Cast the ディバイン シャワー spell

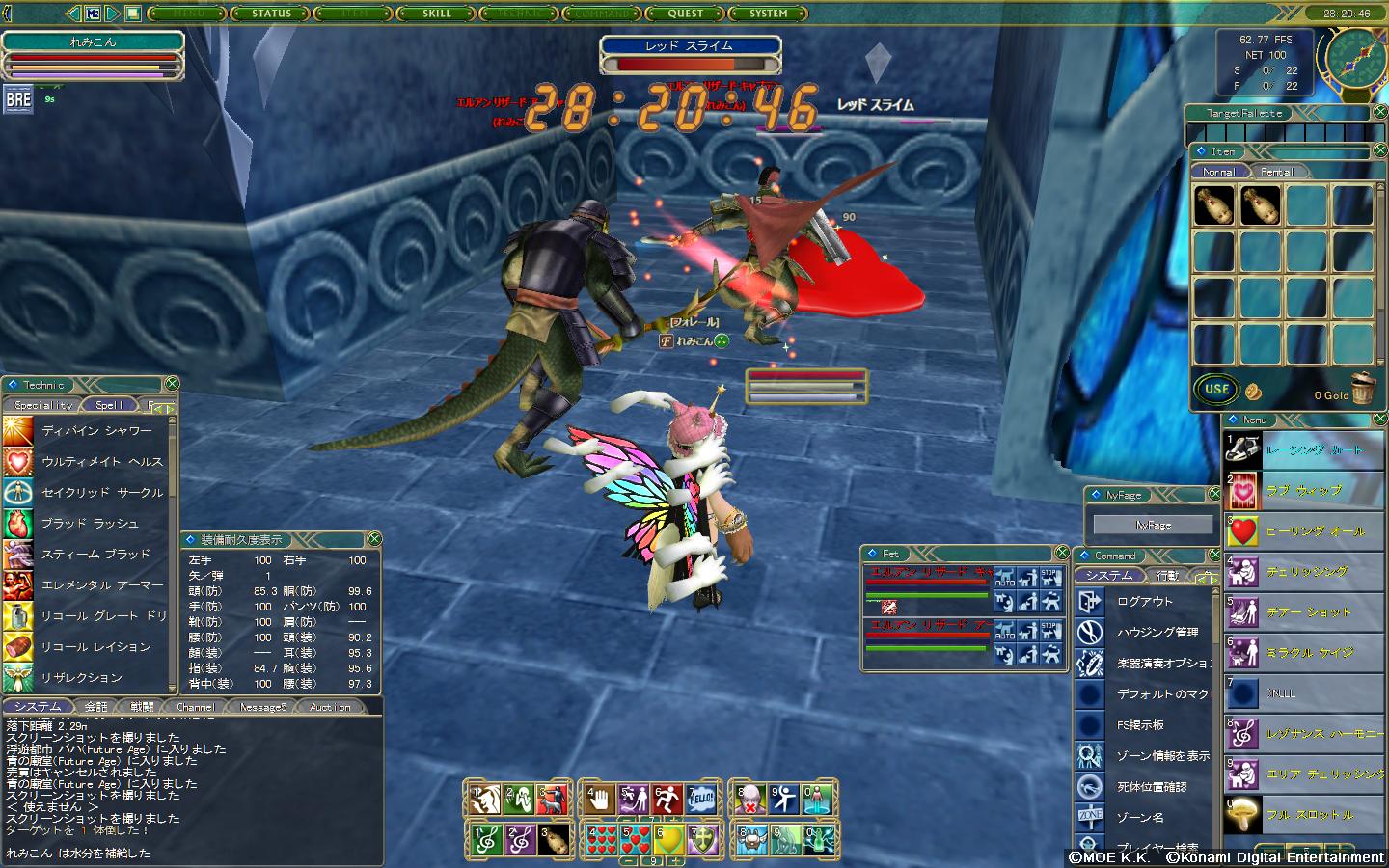coord(96,431)
